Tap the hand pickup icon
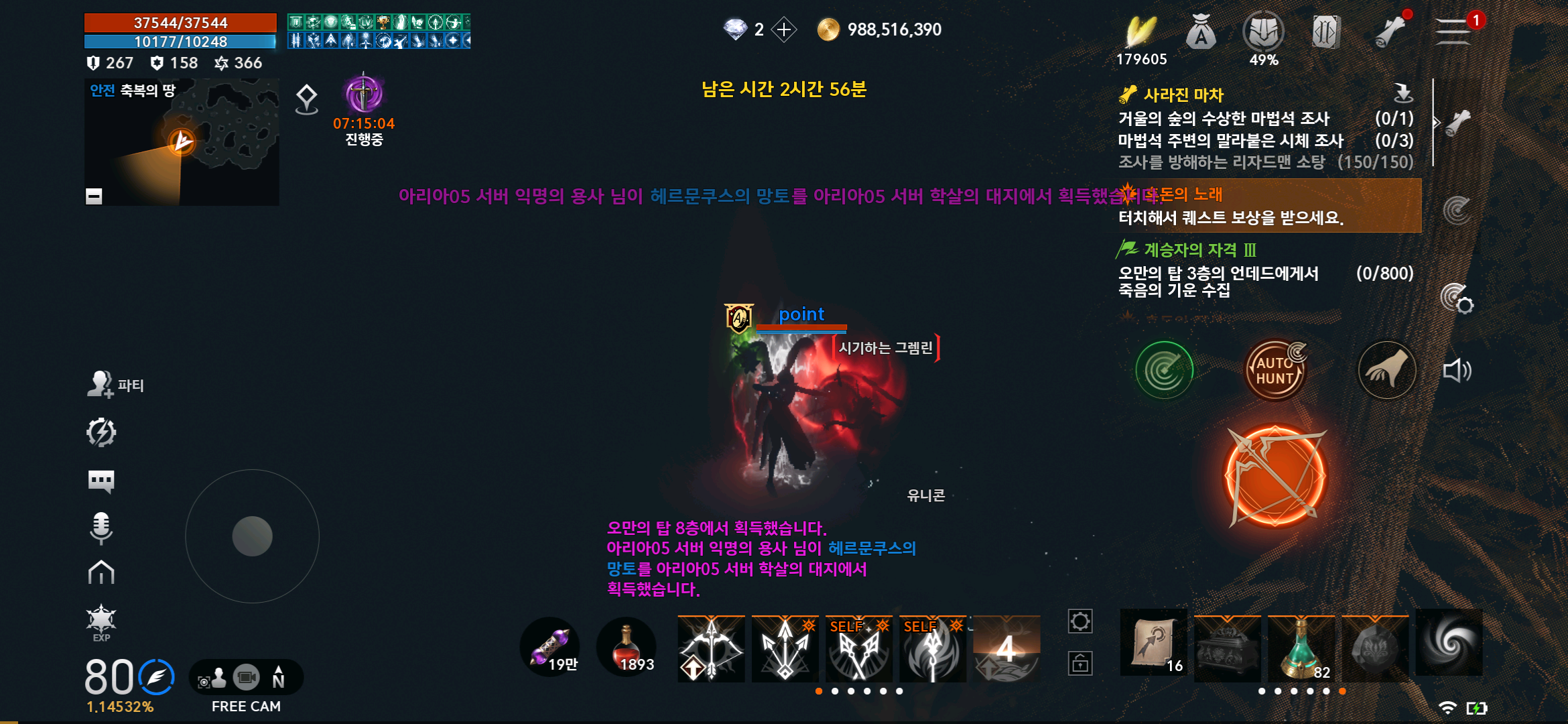This screenshot has width=1568, height=724. click(x=1386, y=369)
